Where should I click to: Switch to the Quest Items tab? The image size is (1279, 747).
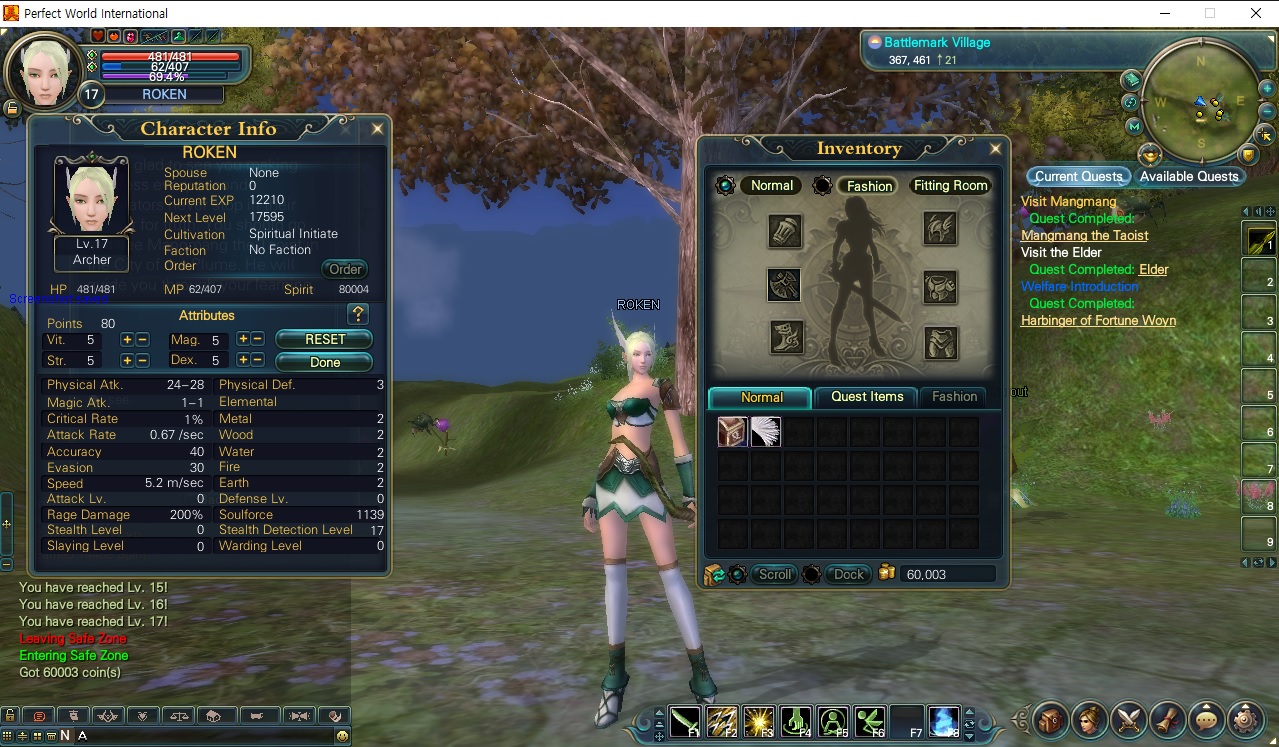867,397
